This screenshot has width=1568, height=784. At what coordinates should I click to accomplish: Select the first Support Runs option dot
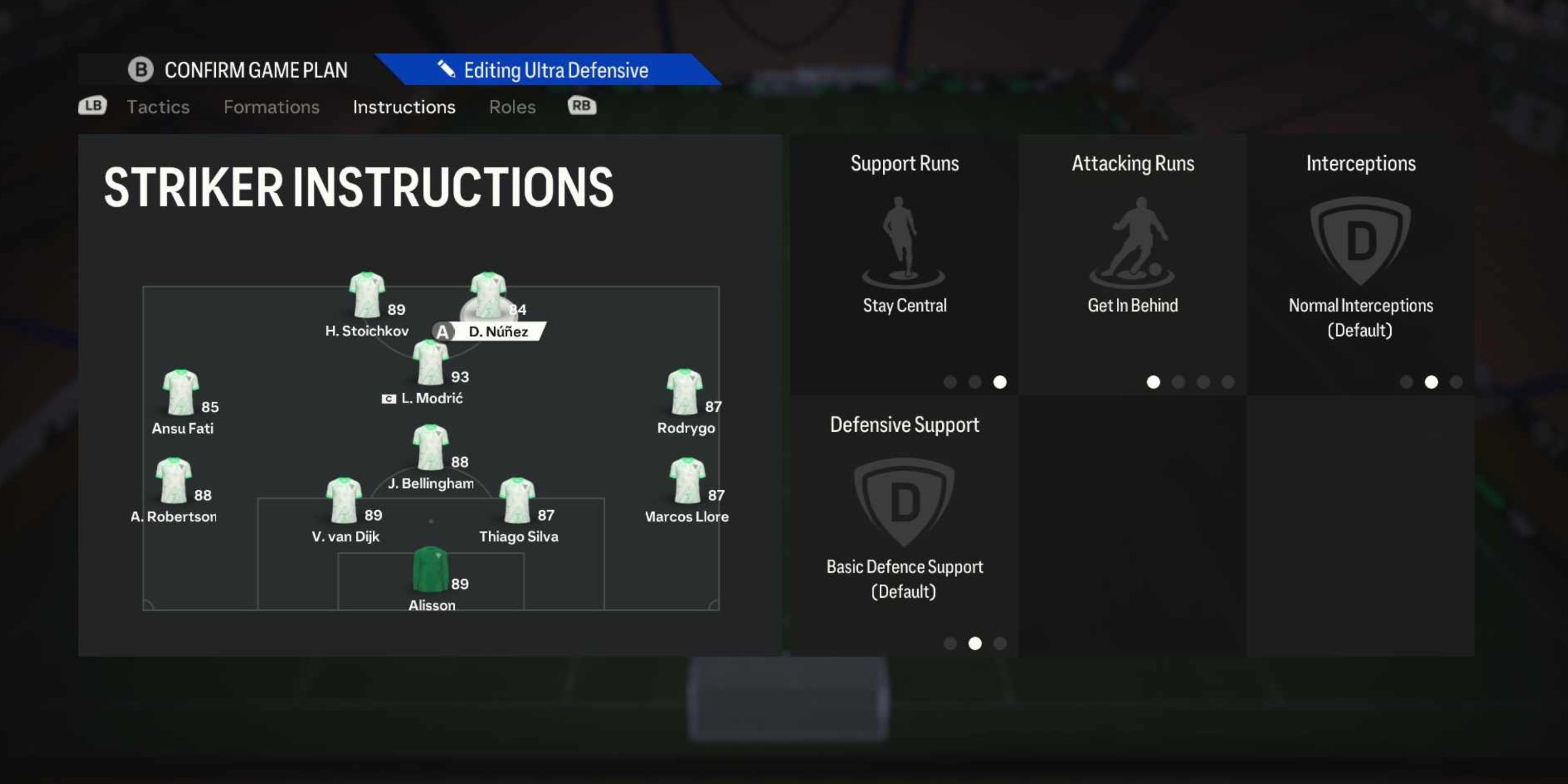951,382
